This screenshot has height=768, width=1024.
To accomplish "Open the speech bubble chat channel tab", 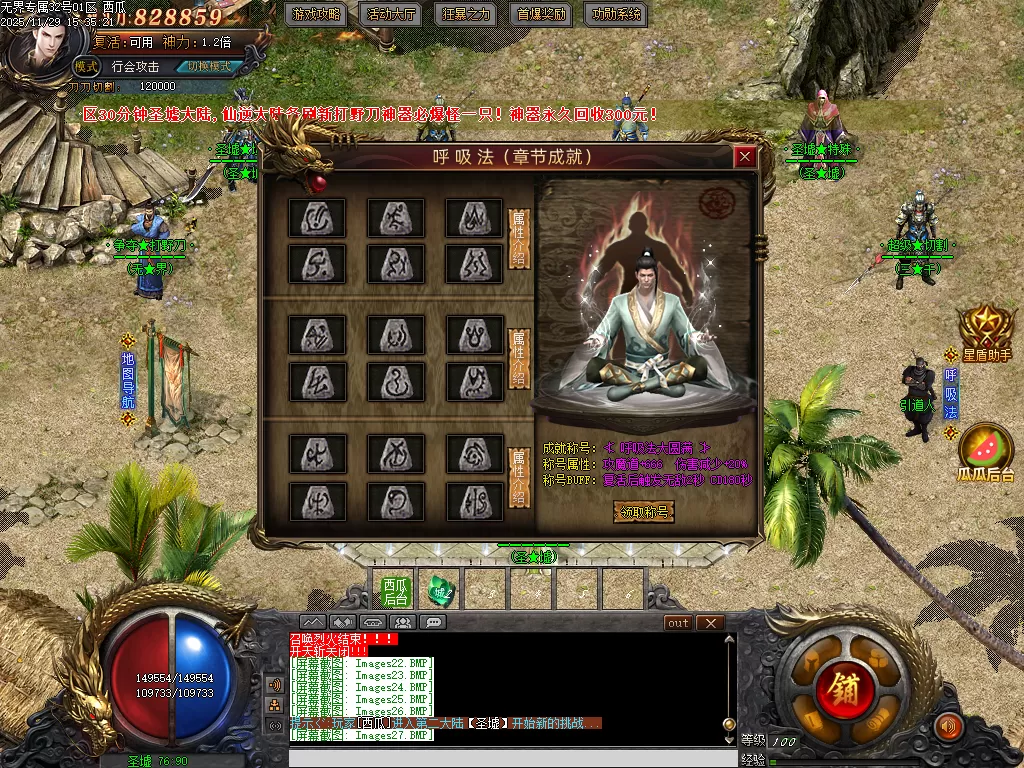I will [433, 622].
